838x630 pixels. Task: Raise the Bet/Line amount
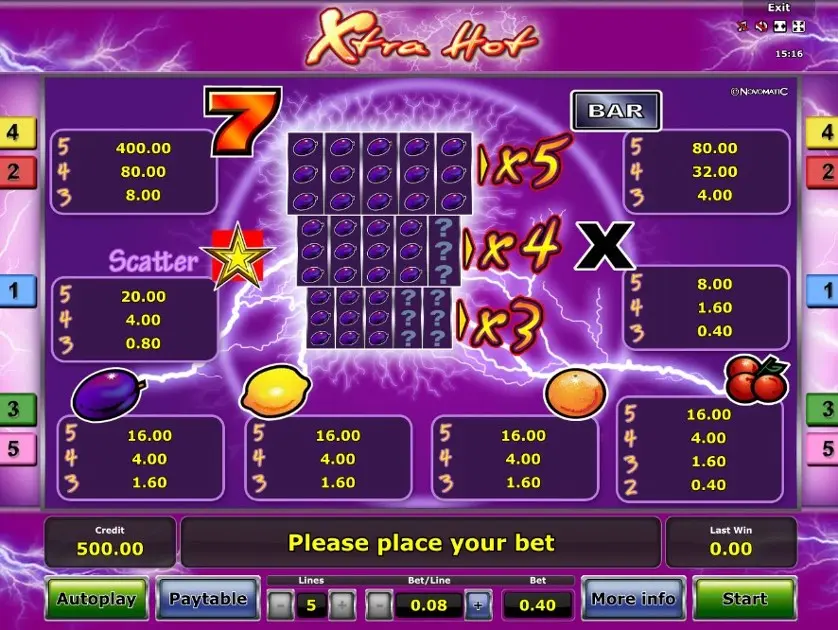478,605
